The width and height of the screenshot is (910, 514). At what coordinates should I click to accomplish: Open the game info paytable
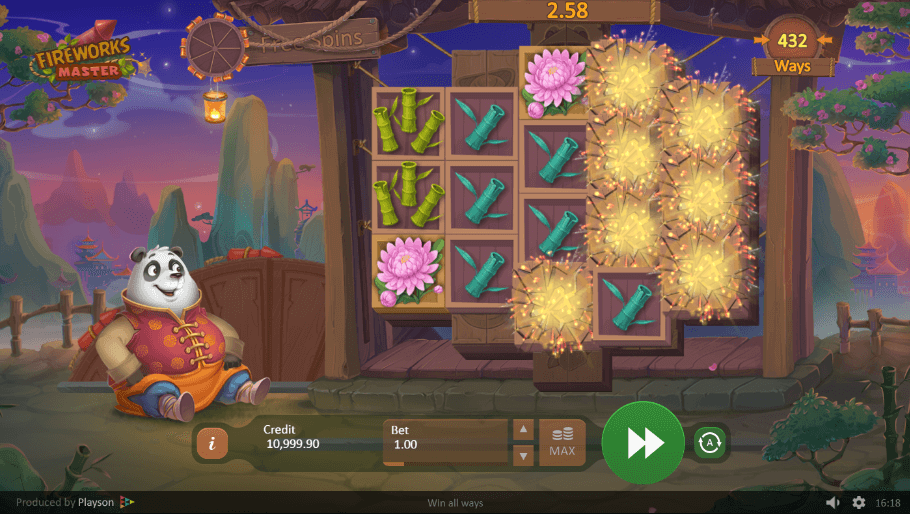pyautogui.click(x=211, y=442)
